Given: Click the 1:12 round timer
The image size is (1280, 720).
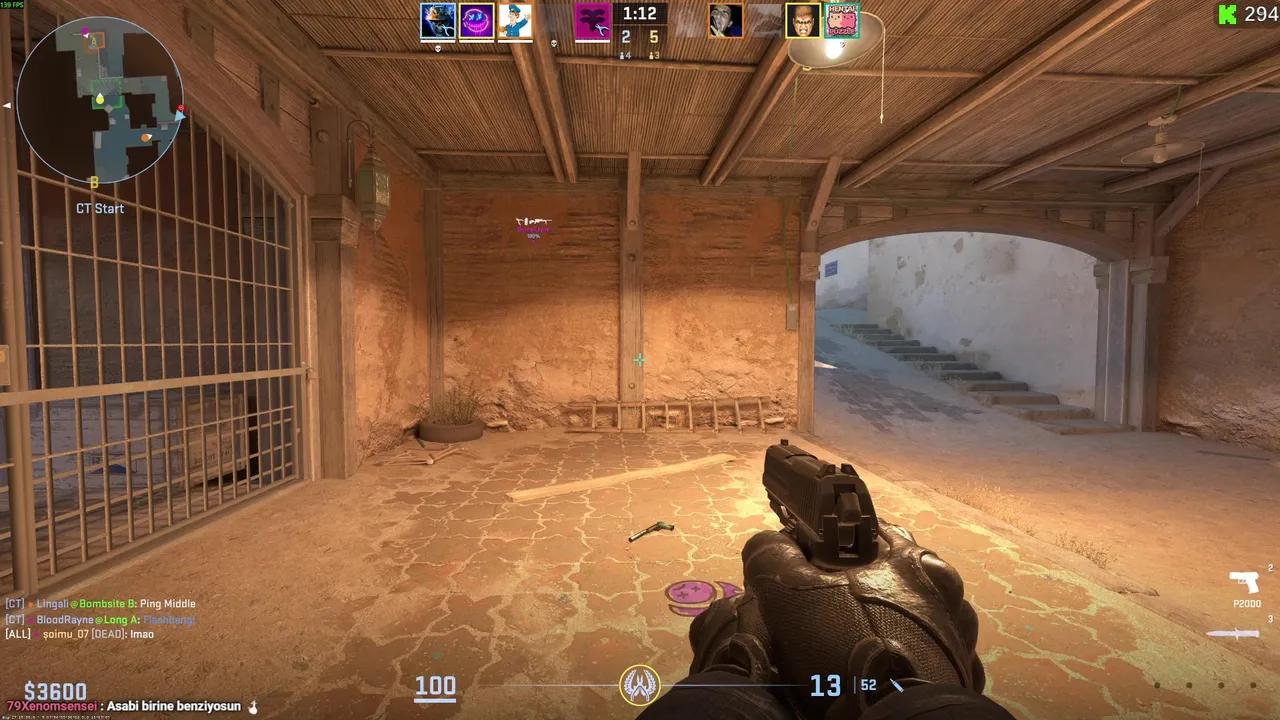Looking at the screenshot, I should point(639,14).
